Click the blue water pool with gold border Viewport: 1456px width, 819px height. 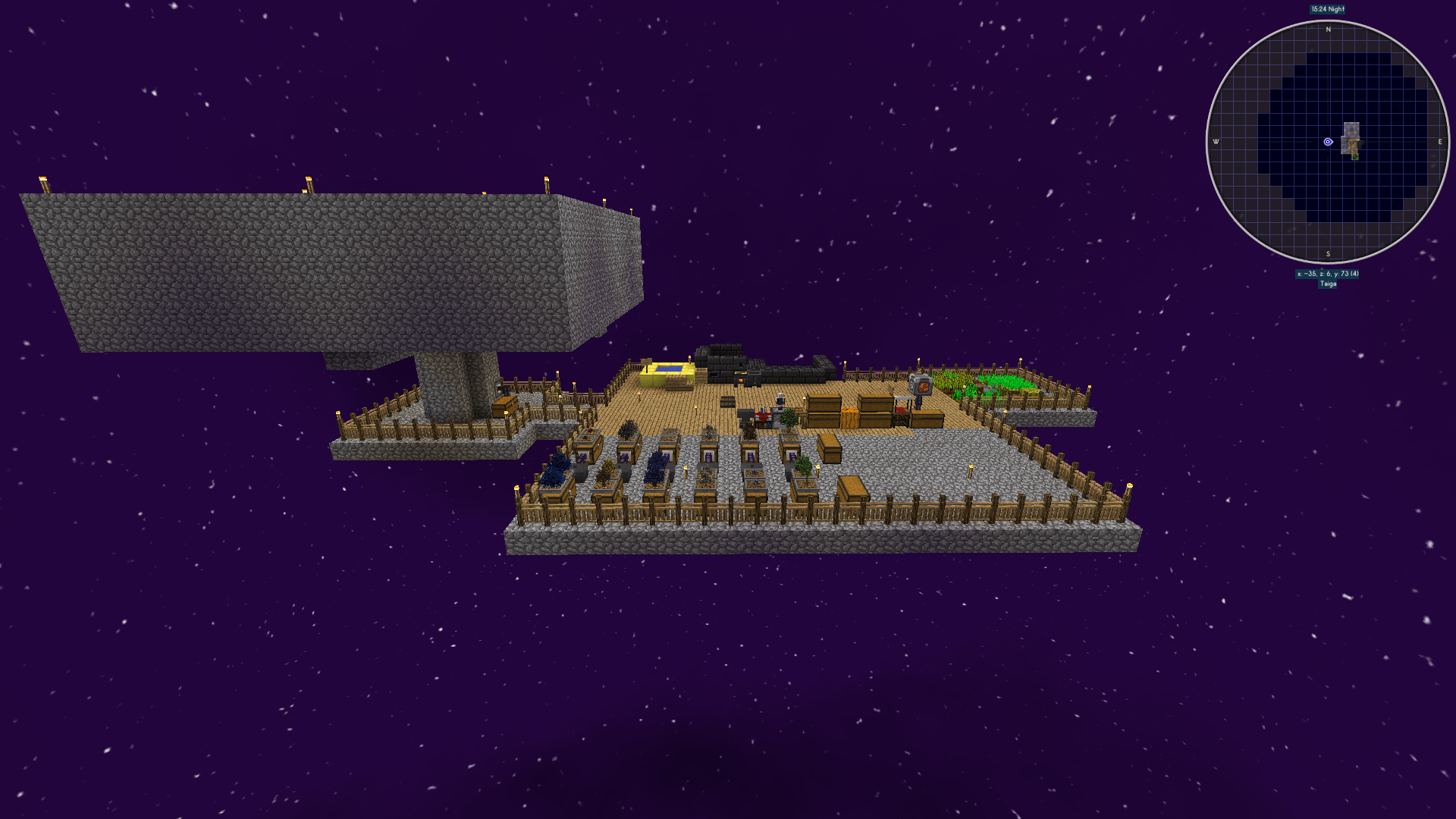[667, 369]
